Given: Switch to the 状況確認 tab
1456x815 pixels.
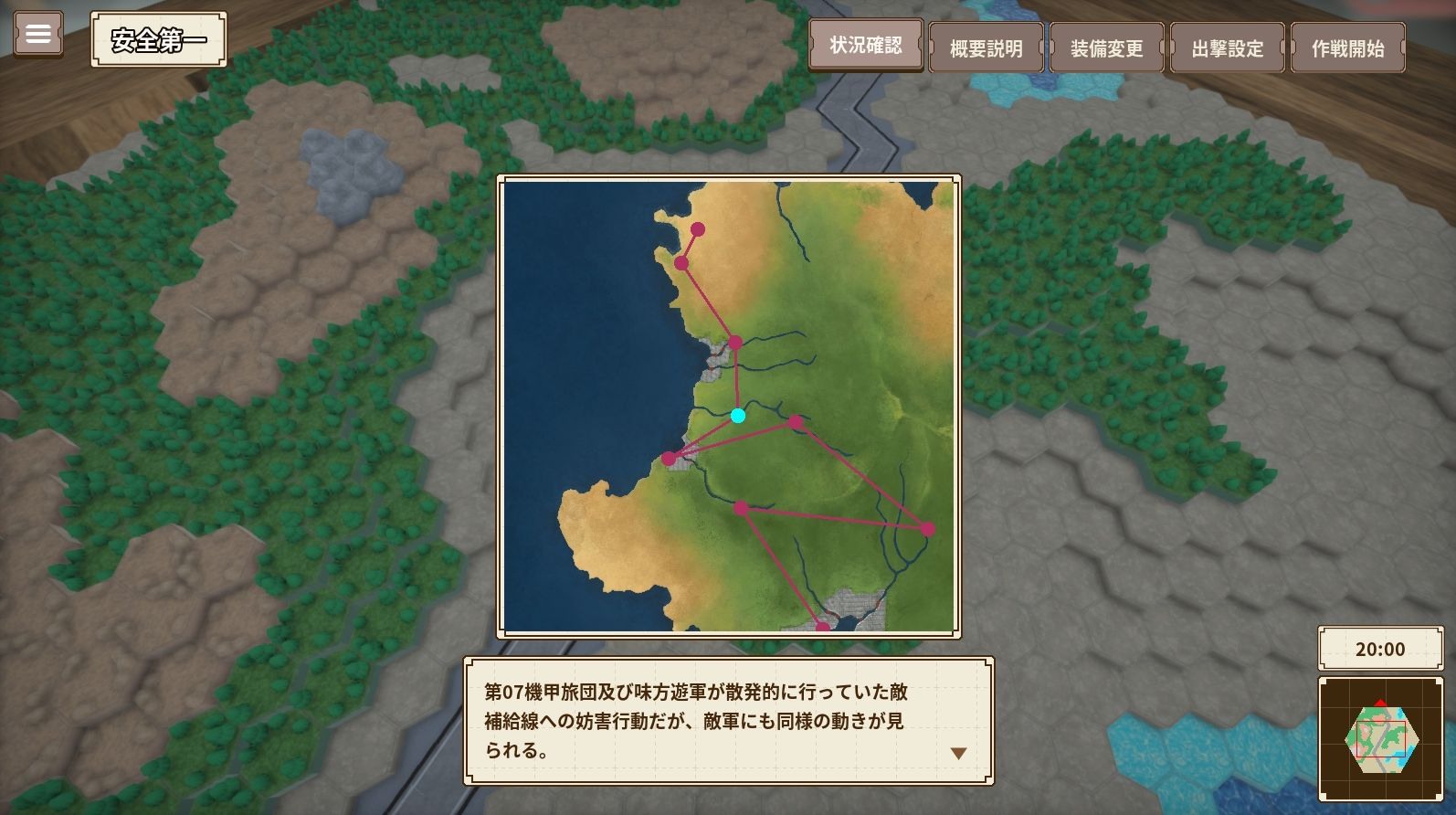Looking at the screenshot, I should click(864, 47).
